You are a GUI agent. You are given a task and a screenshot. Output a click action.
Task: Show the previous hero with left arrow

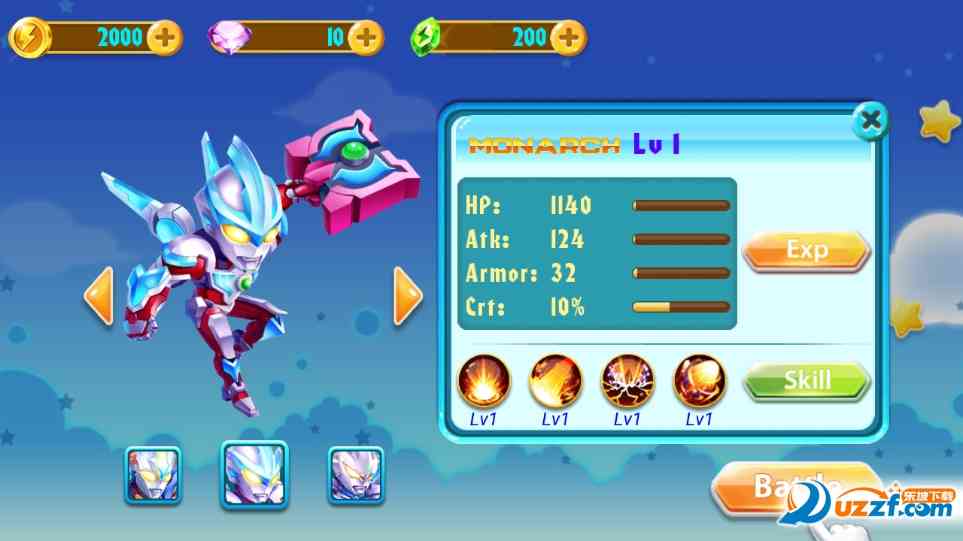pyautogui.click(x=99, y=296)
